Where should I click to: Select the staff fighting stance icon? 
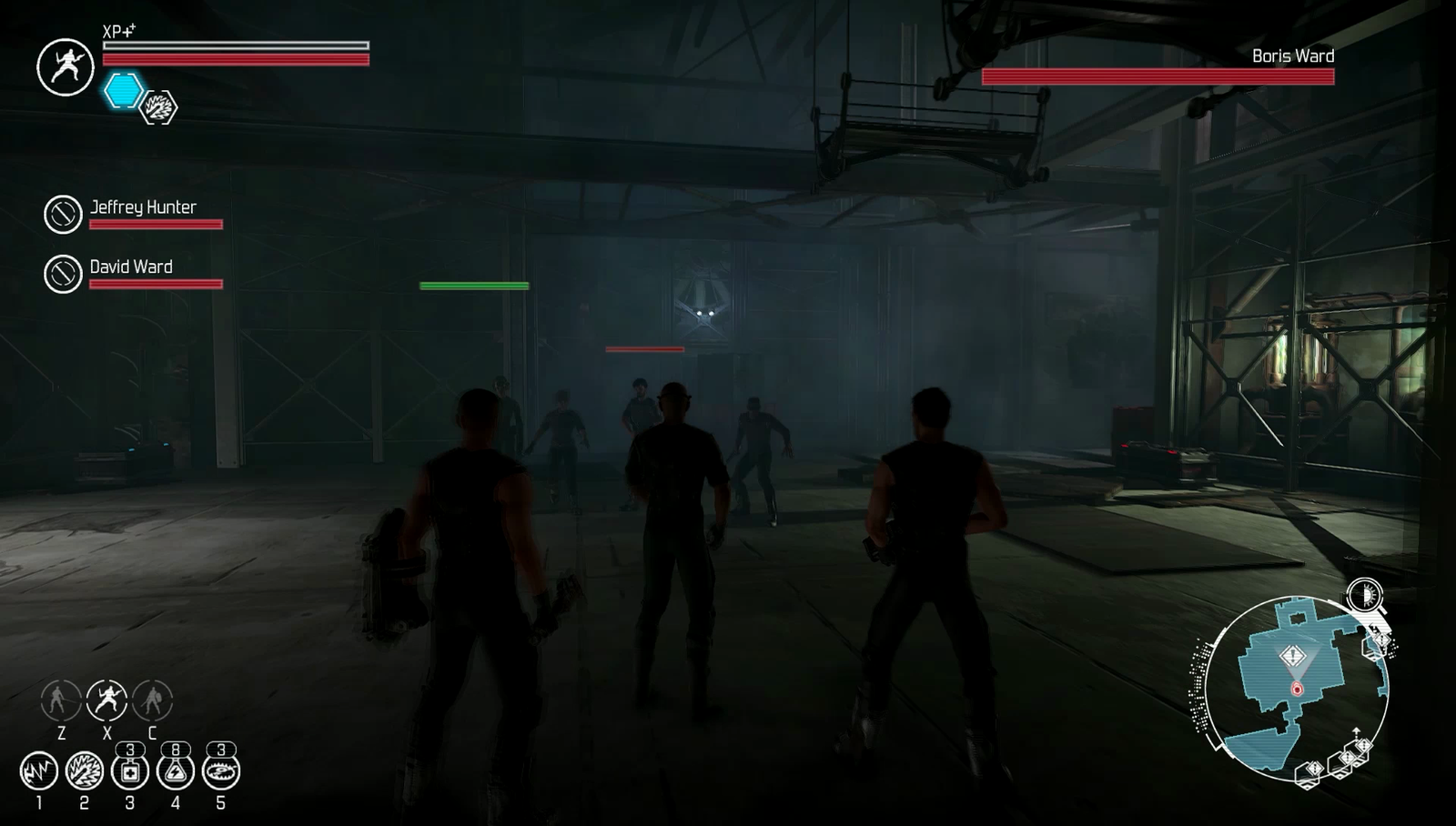(61, 700)
